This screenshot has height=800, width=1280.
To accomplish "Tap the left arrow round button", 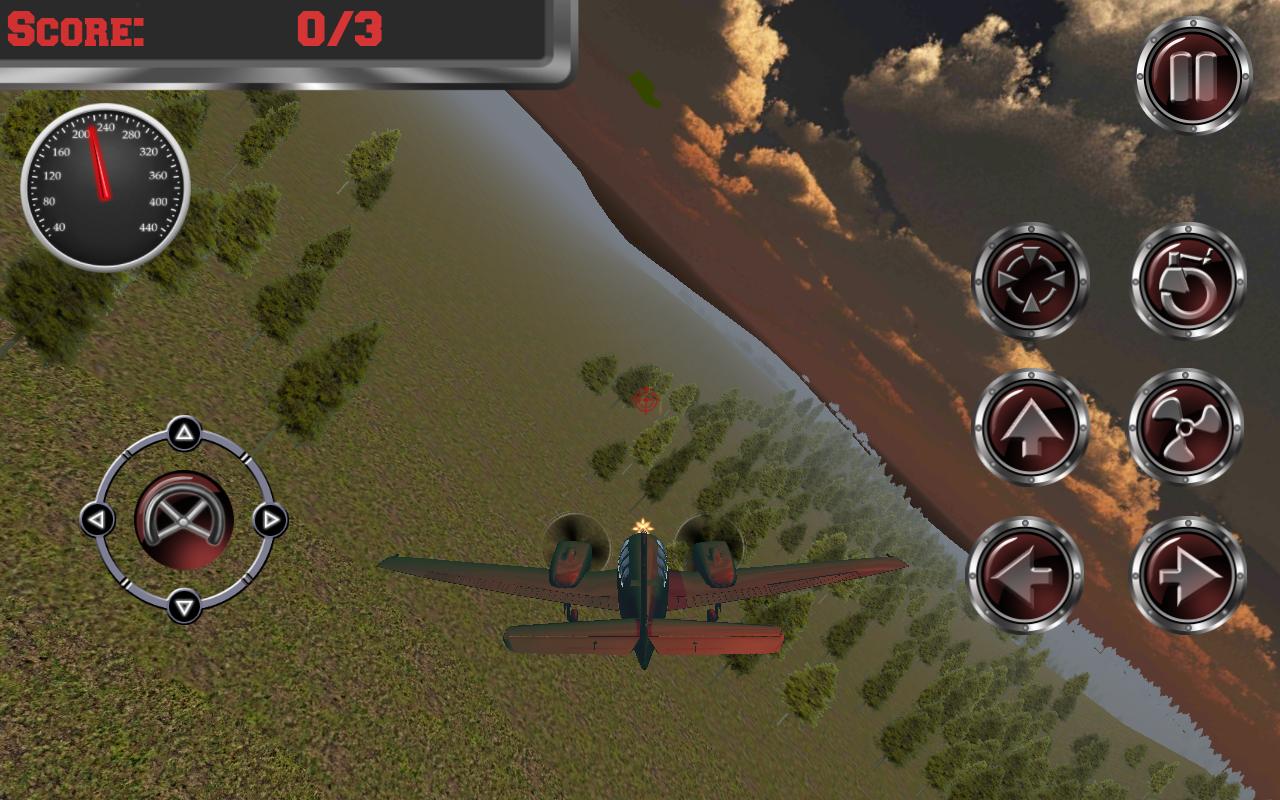I will tap(1025, 575).
